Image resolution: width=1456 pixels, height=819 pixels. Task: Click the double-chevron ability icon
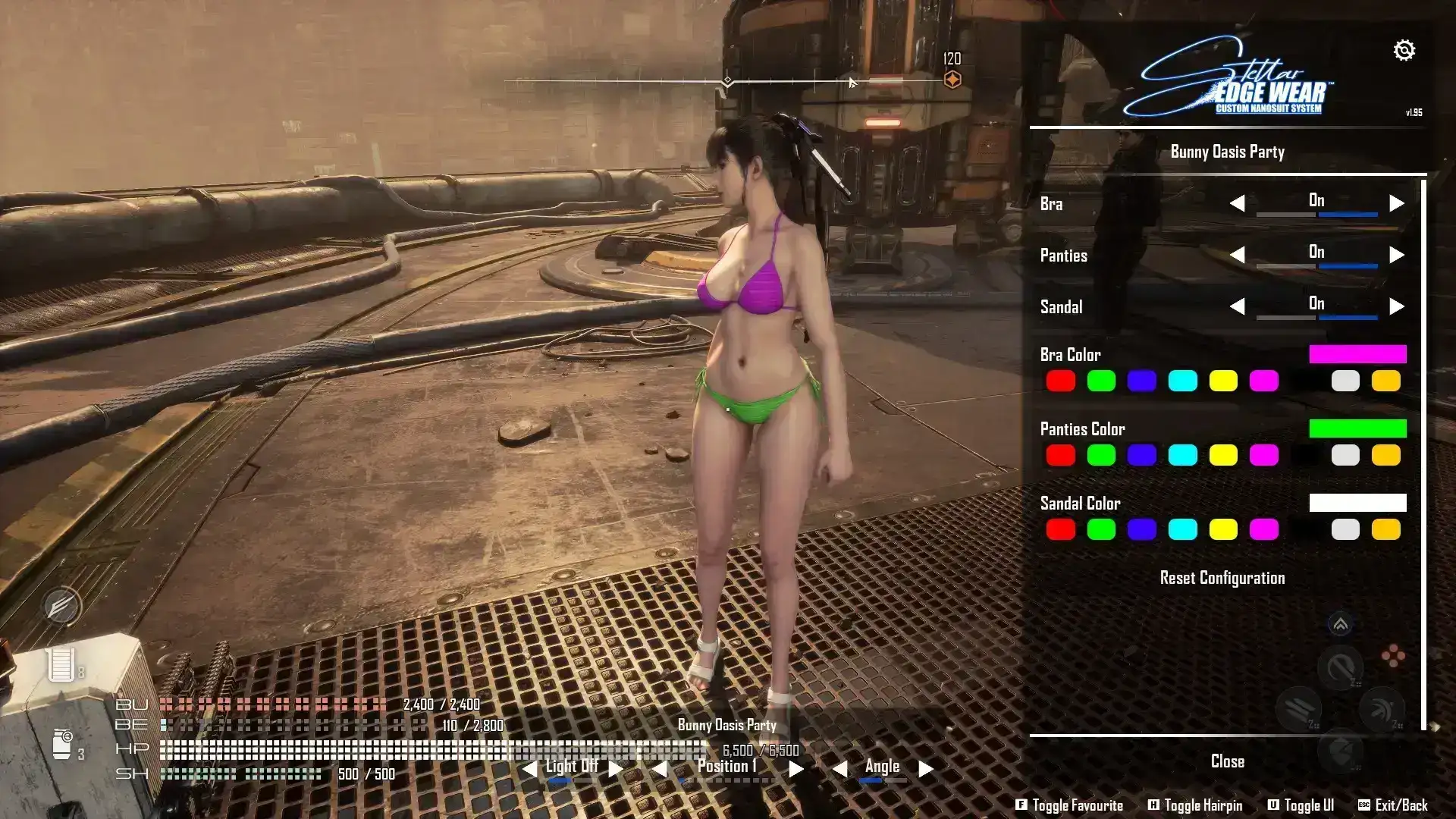(x=1341, y=622)
